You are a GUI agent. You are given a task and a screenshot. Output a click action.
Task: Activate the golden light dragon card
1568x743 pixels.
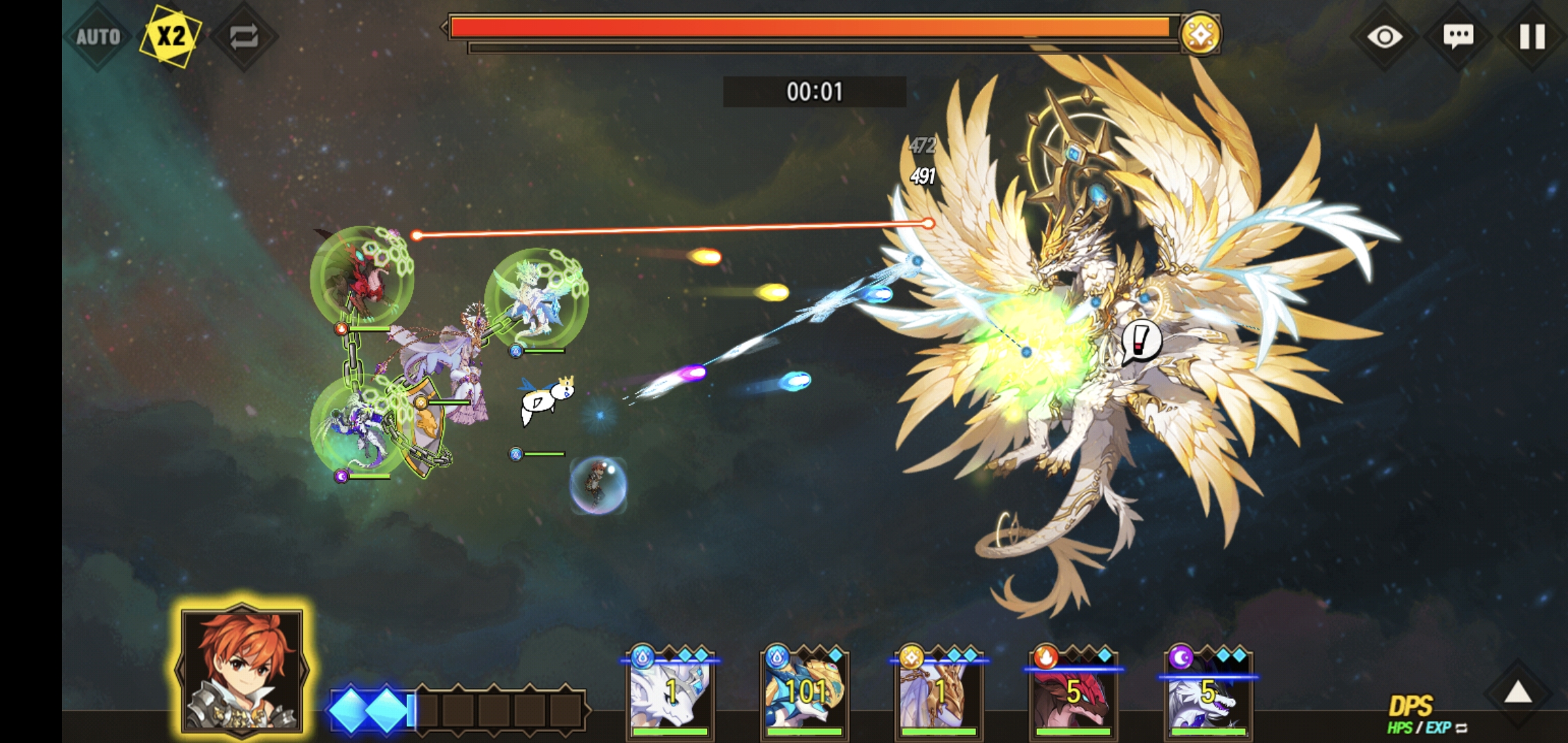coord(939,691)
